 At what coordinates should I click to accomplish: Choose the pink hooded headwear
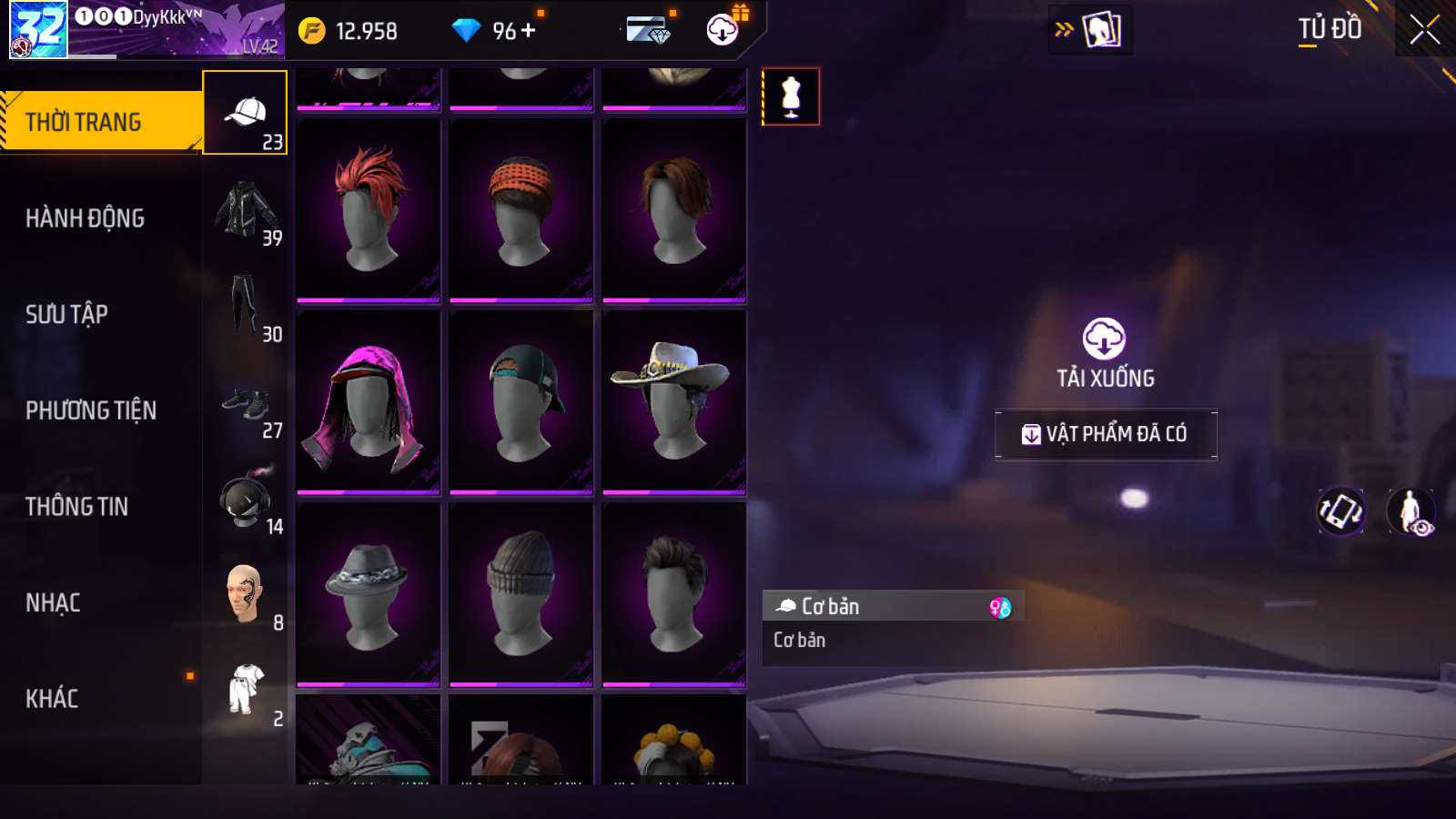click(x=369, y=401)
